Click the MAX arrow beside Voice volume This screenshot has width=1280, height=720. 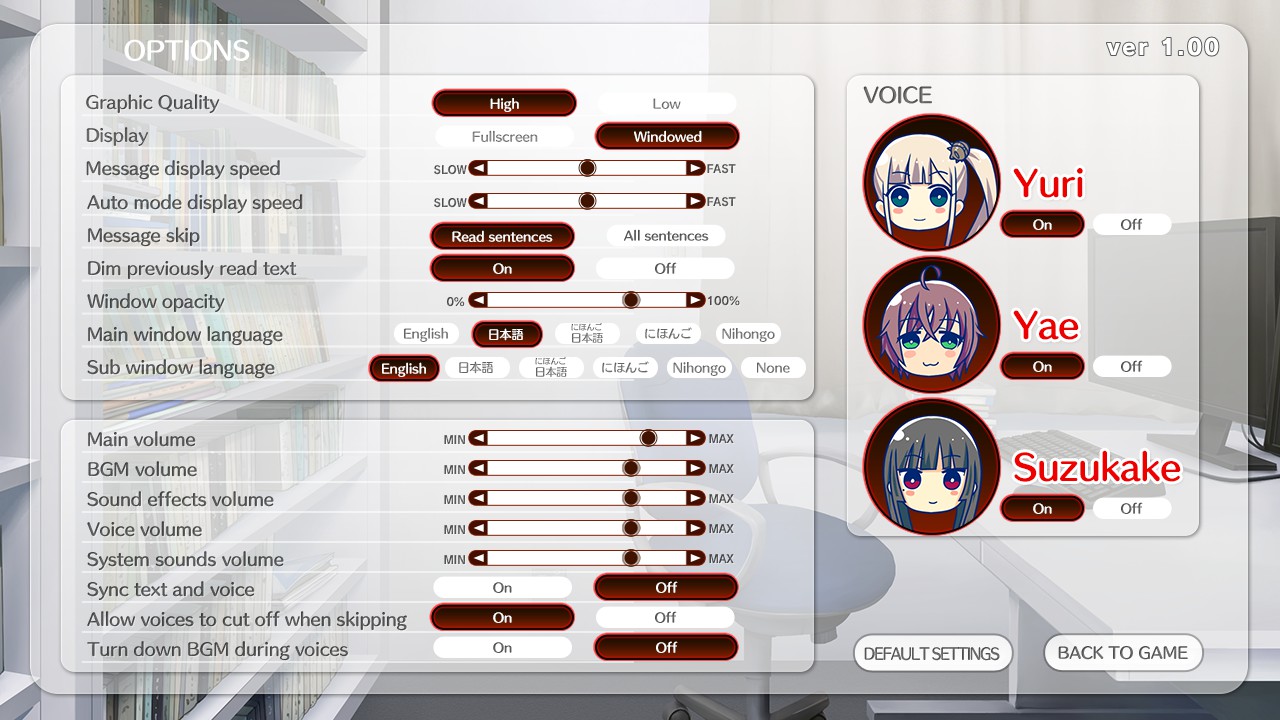[694, 528]
